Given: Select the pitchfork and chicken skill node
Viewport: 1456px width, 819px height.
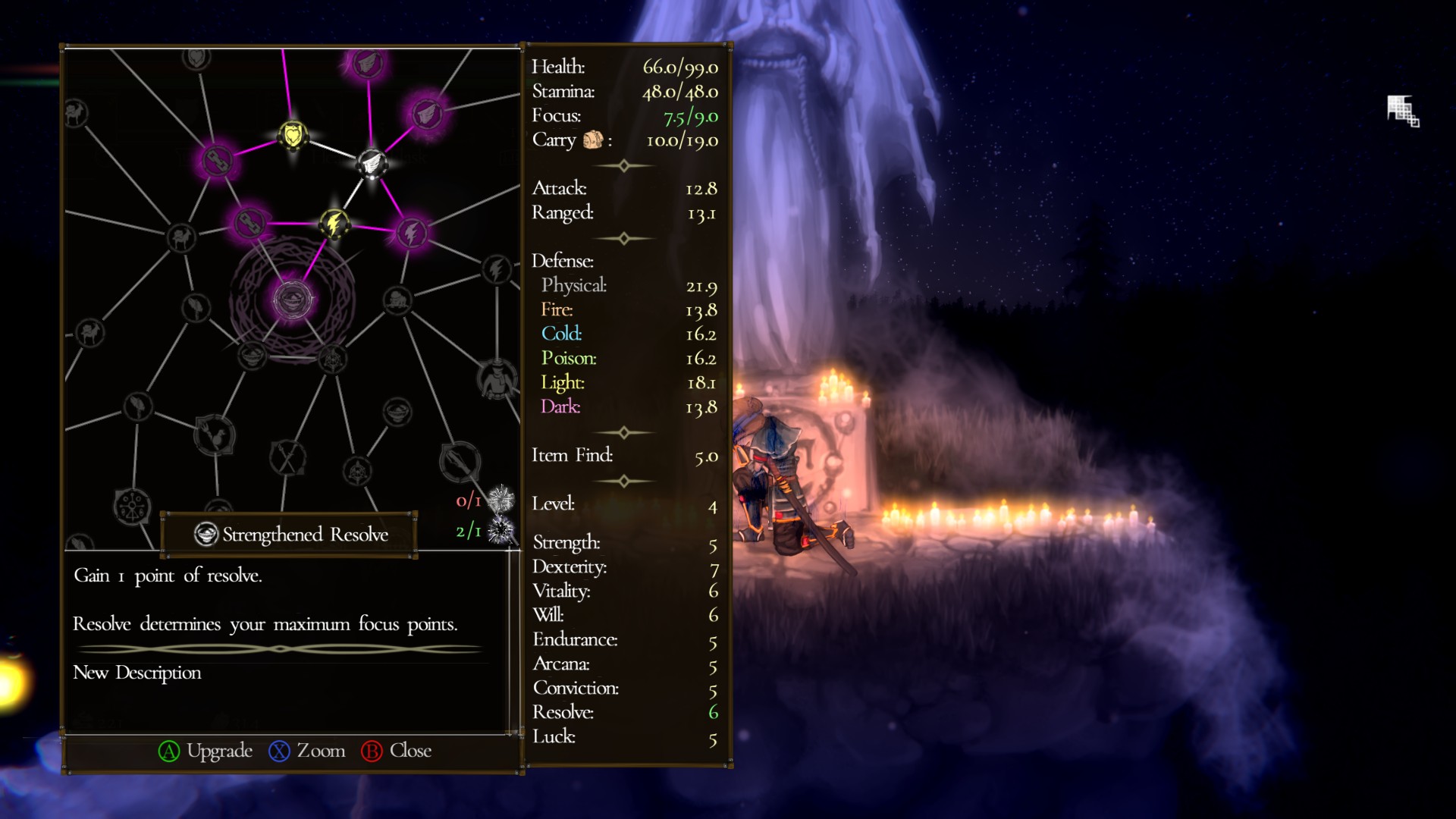Looking at the screenshot, I should pyautogui.click(x=215, y=435).
